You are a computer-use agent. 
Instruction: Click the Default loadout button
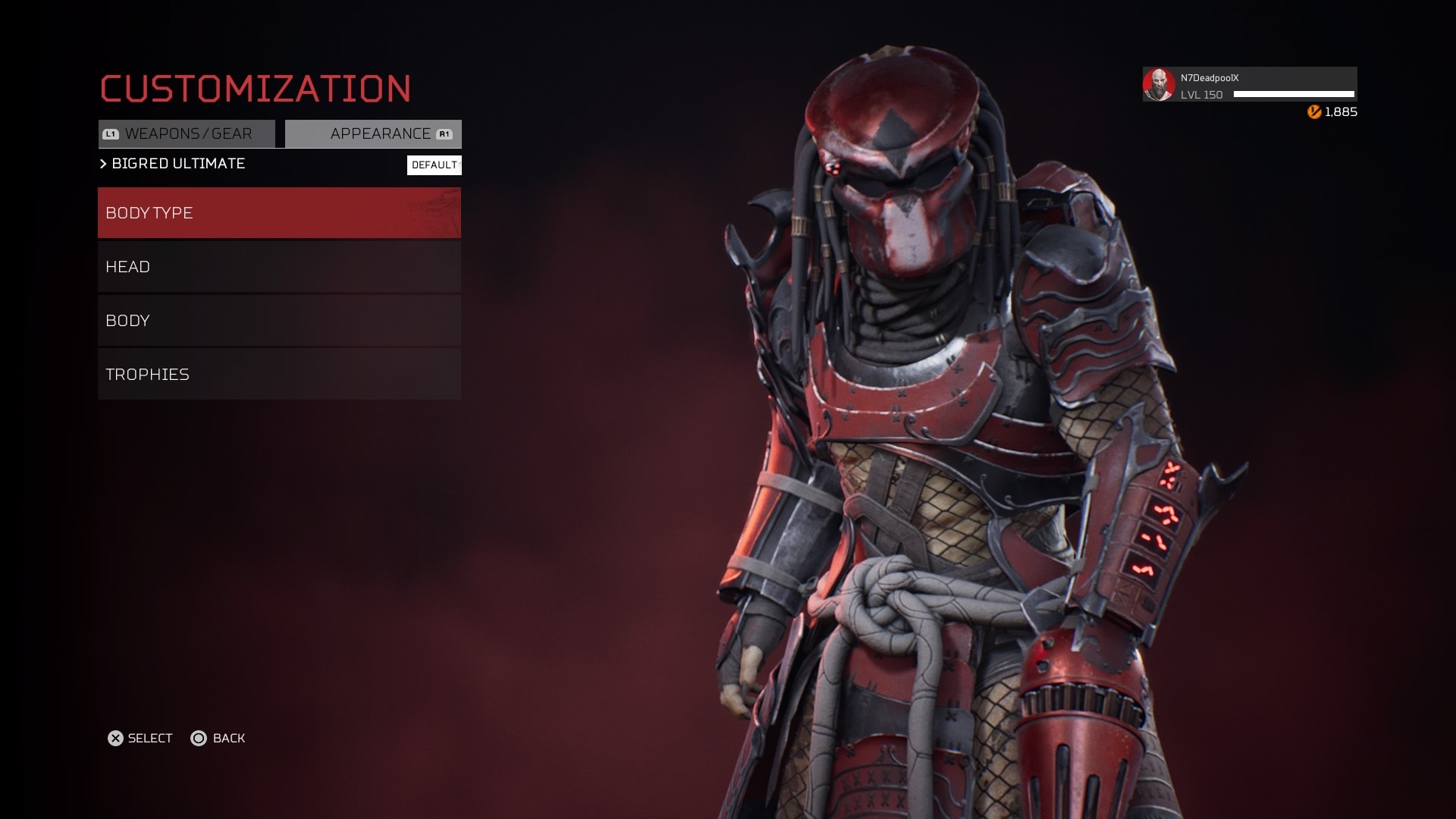[434, 165]
